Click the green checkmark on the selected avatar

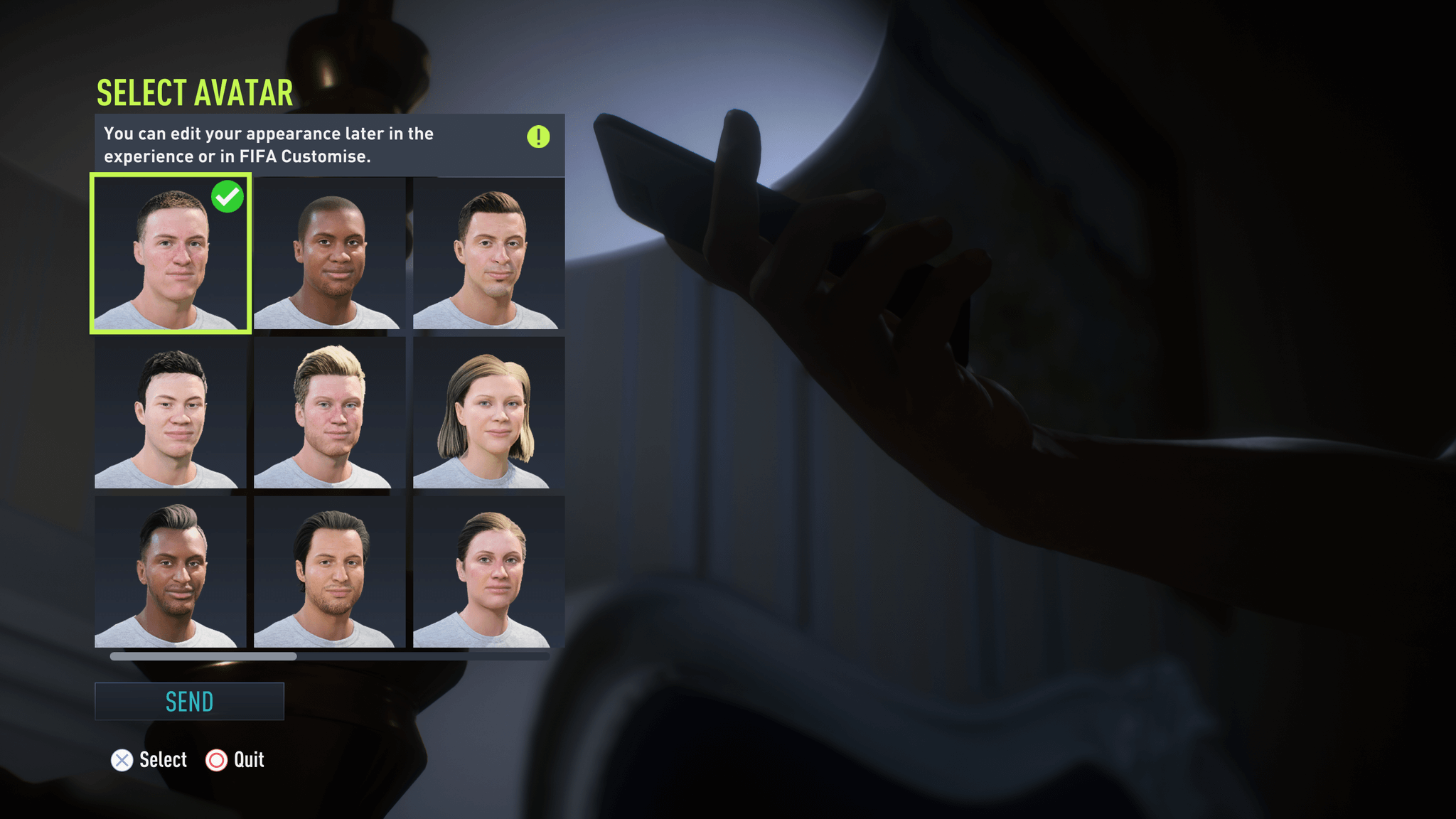(227, 197)
